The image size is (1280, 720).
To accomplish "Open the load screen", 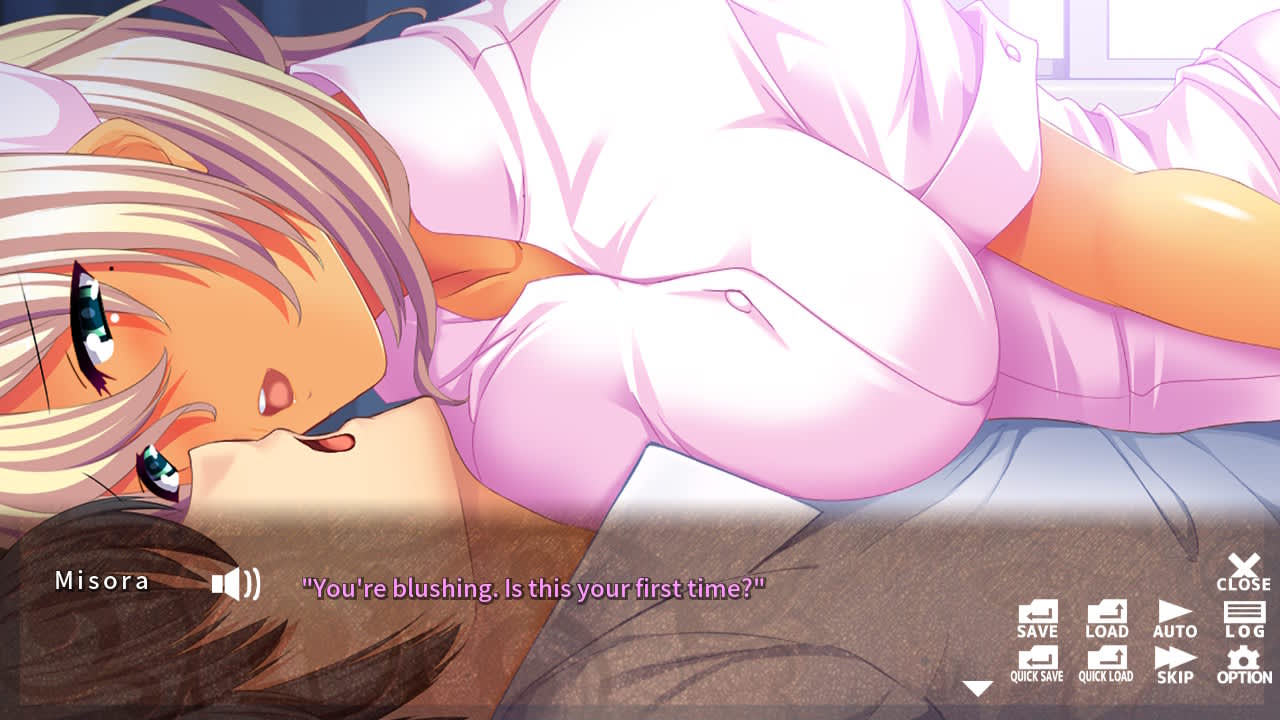I will 1105,620.
